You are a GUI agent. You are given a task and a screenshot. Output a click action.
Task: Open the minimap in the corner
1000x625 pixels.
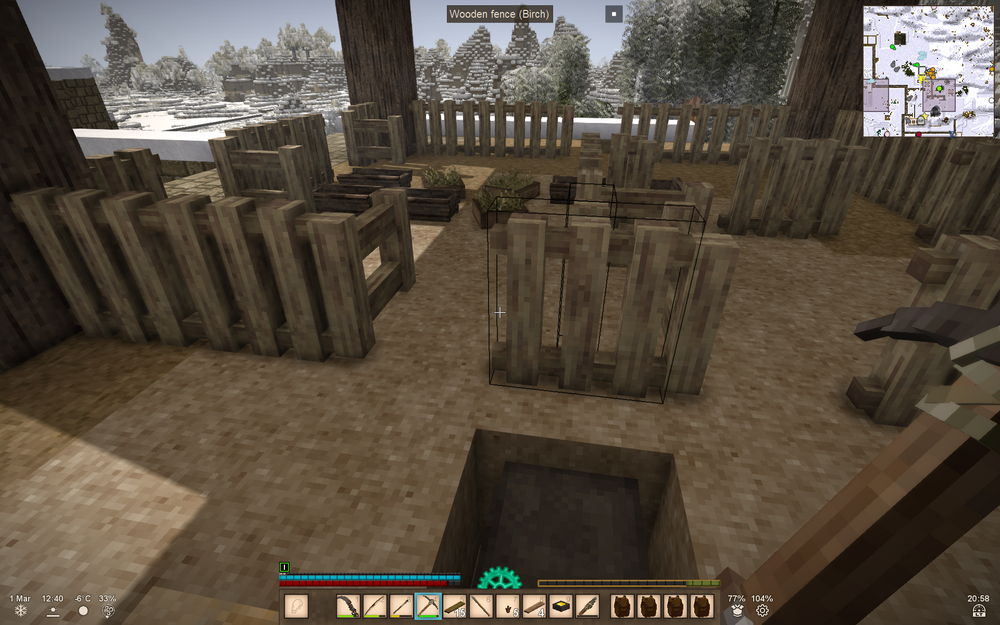pos(928,72)
